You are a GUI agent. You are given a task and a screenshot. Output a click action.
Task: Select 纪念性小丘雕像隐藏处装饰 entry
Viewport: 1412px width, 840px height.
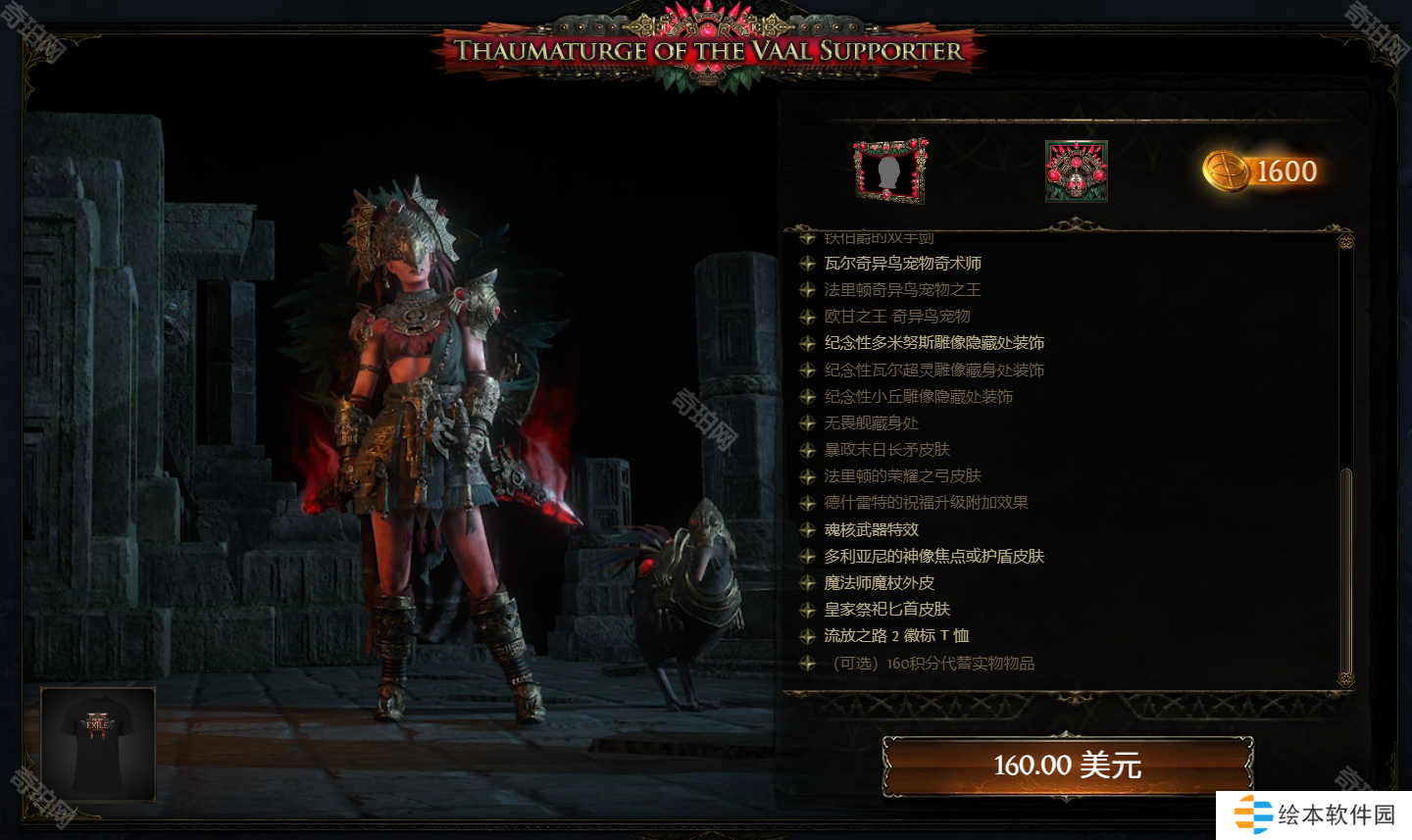pyautogui.click(x=918, y=397)
